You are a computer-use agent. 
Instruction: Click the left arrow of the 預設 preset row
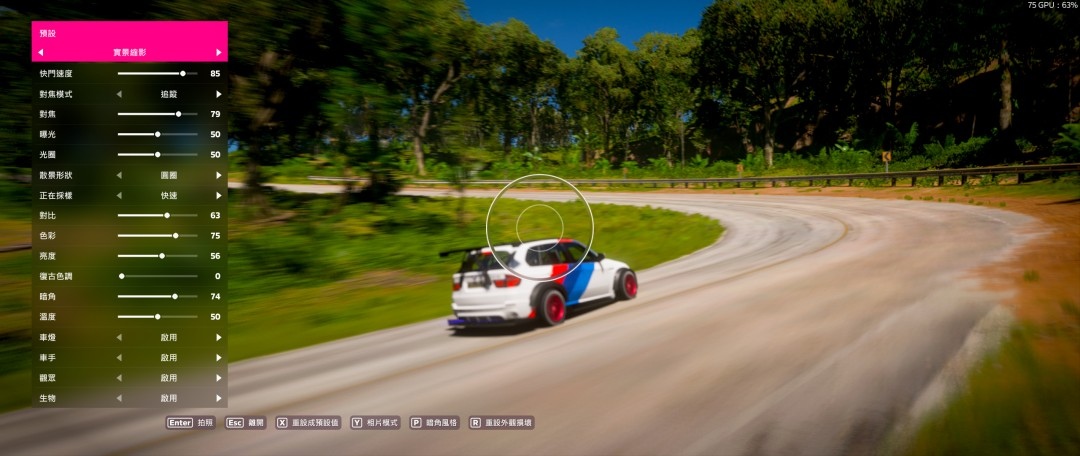pos(40,52)
